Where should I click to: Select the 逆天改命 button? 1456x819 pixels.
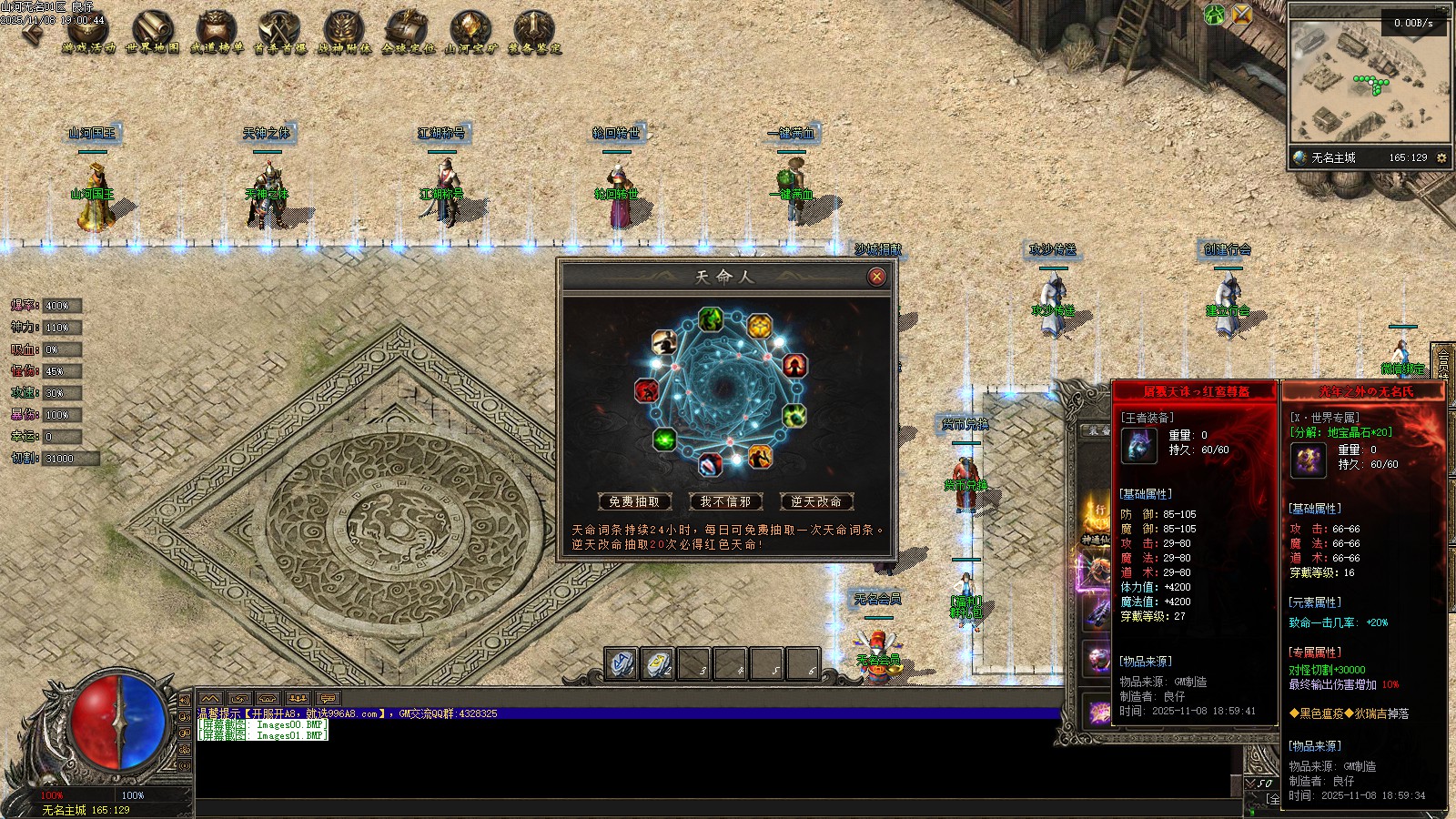[x=816, y=501]
